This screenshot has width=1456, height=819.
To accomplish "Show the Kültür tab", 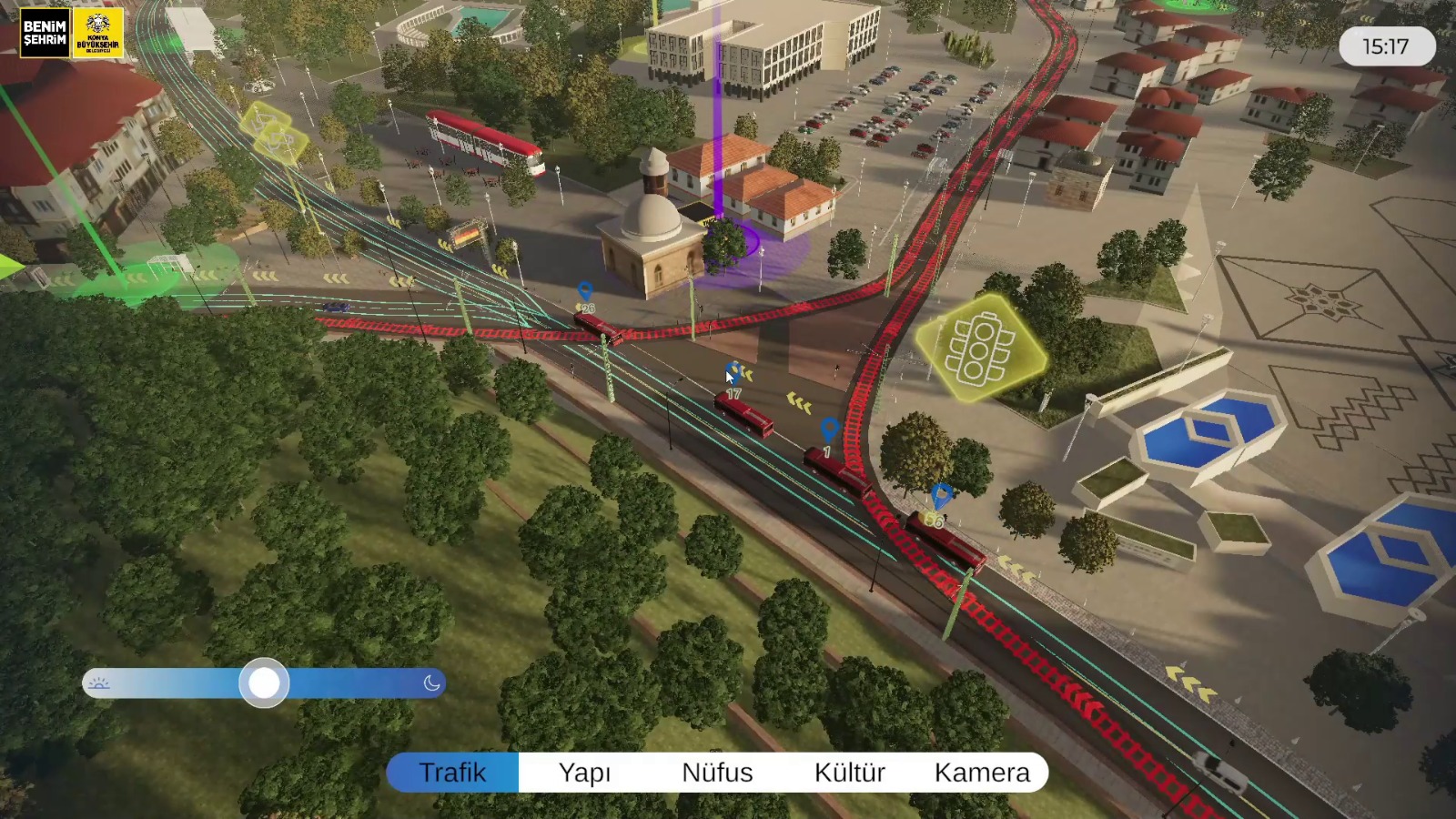I will 849,773.
